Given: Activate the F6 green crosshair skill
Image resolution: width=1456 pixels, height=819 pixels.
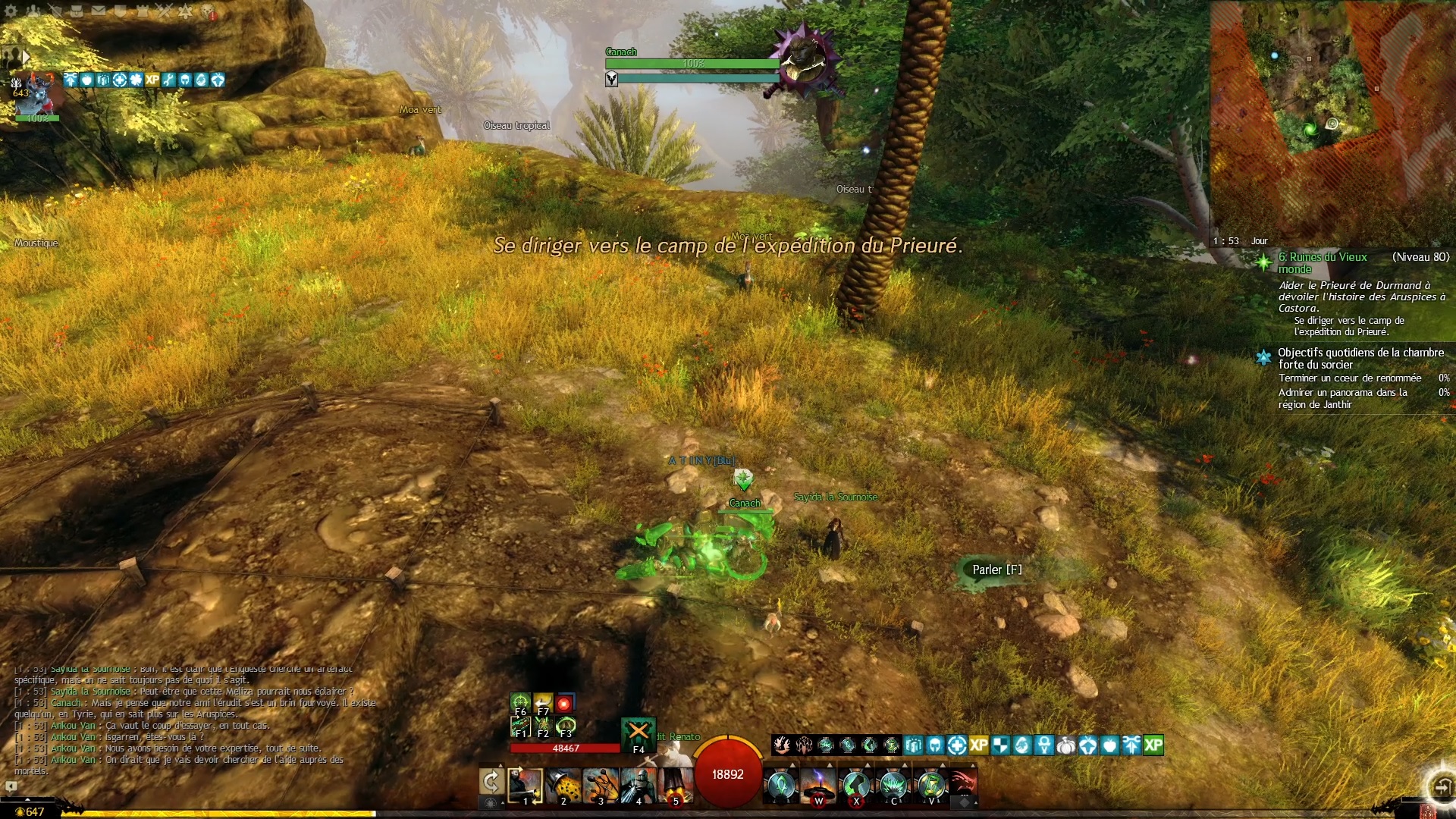Looking at the screenshot, I should pos(520,703).
